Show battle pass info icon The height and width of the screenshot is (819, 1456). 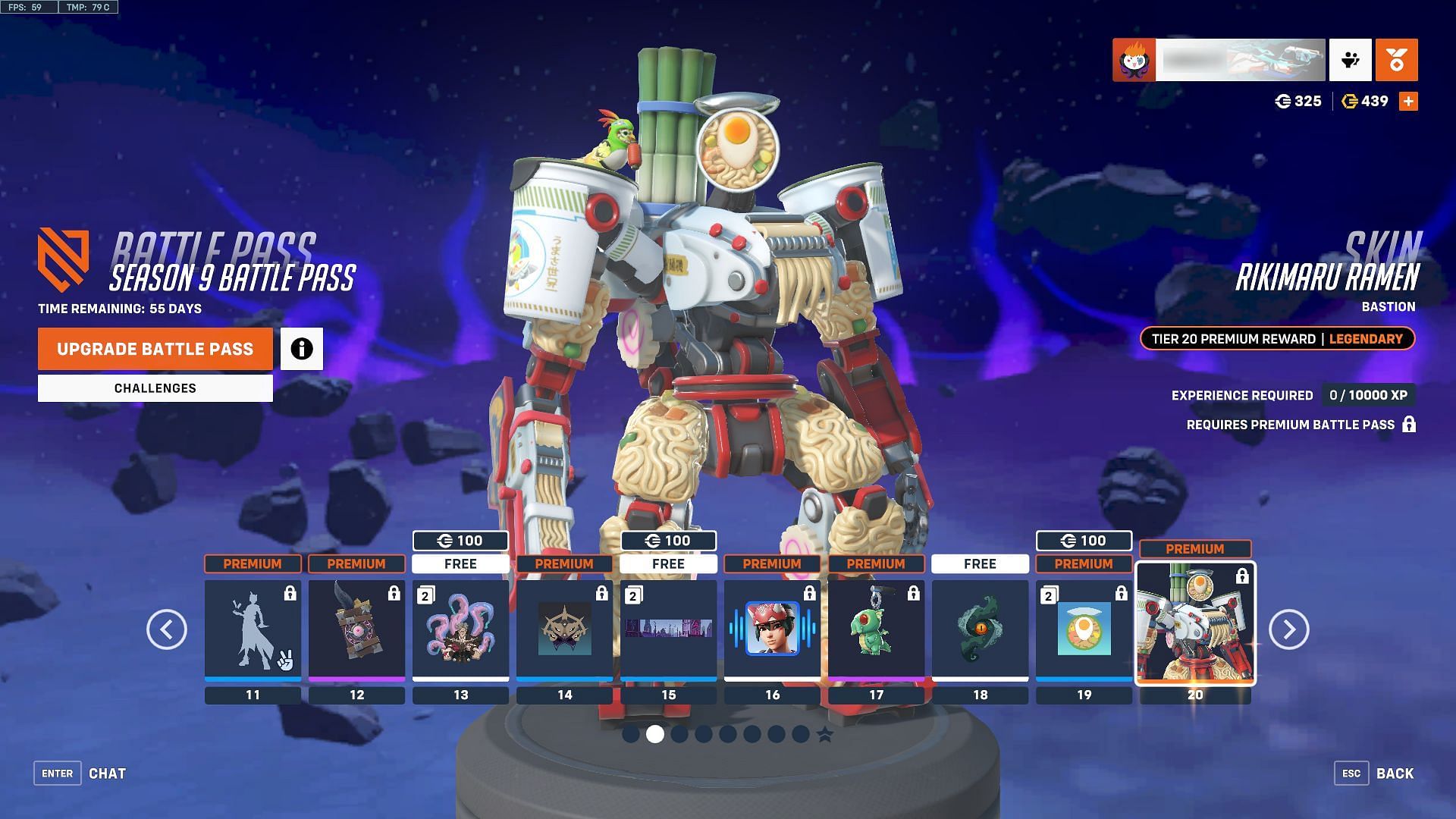(302, 349)
